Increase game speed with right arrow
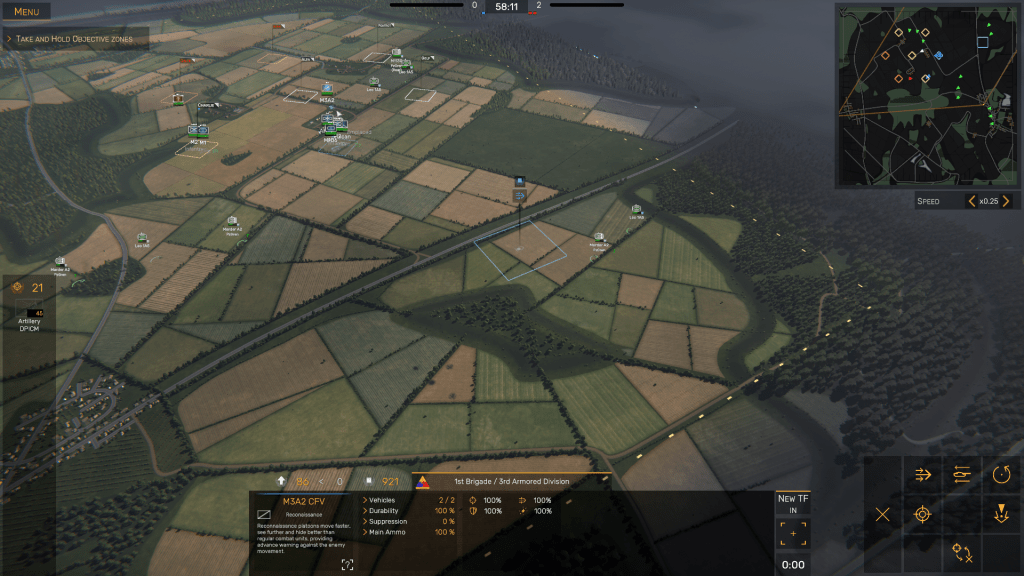This screenshot has width=1024, height=576. pos(1007,202)
